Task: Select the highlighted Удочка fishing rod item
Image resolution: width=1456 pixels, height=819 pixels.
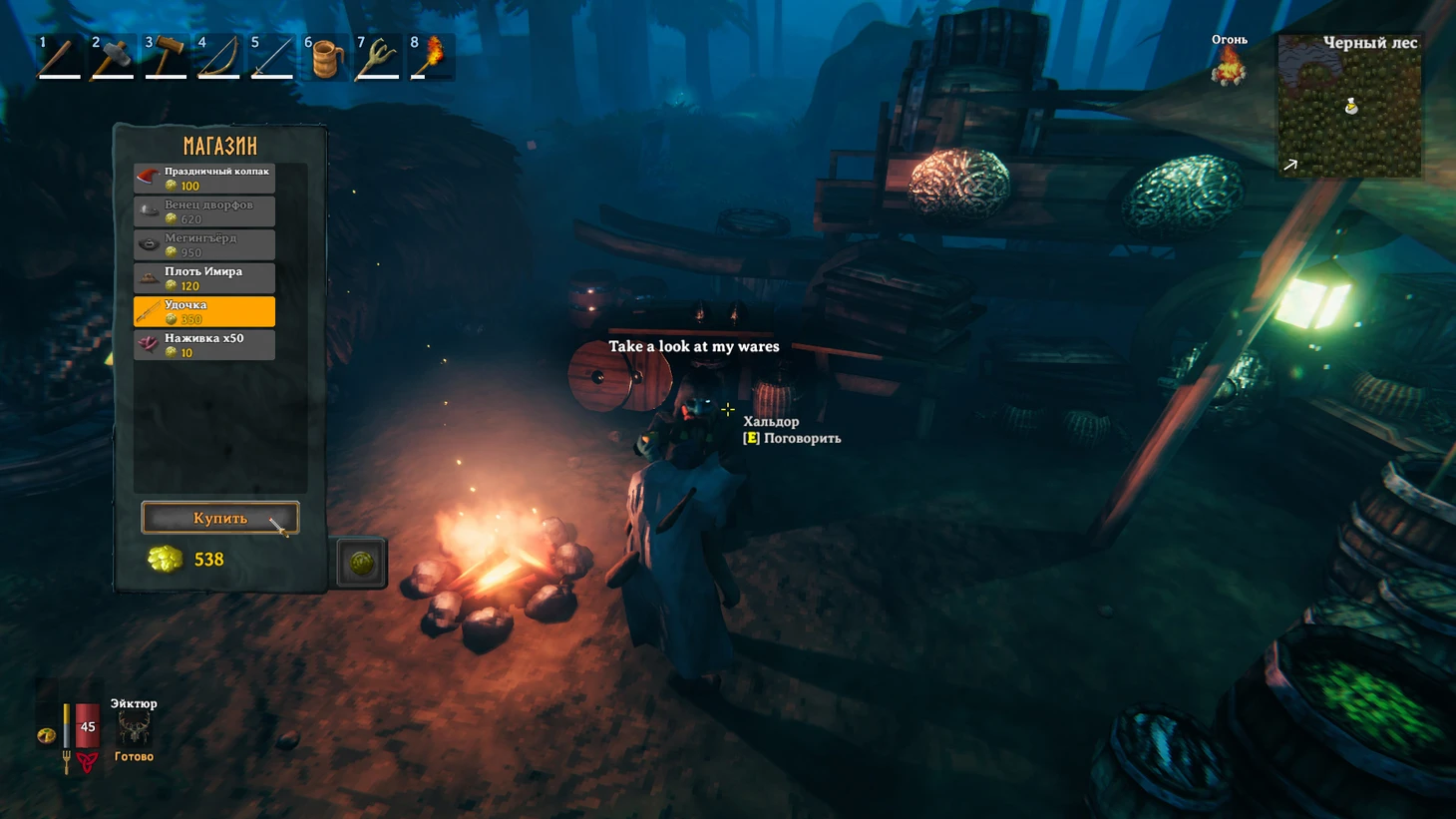Action: 204,312
